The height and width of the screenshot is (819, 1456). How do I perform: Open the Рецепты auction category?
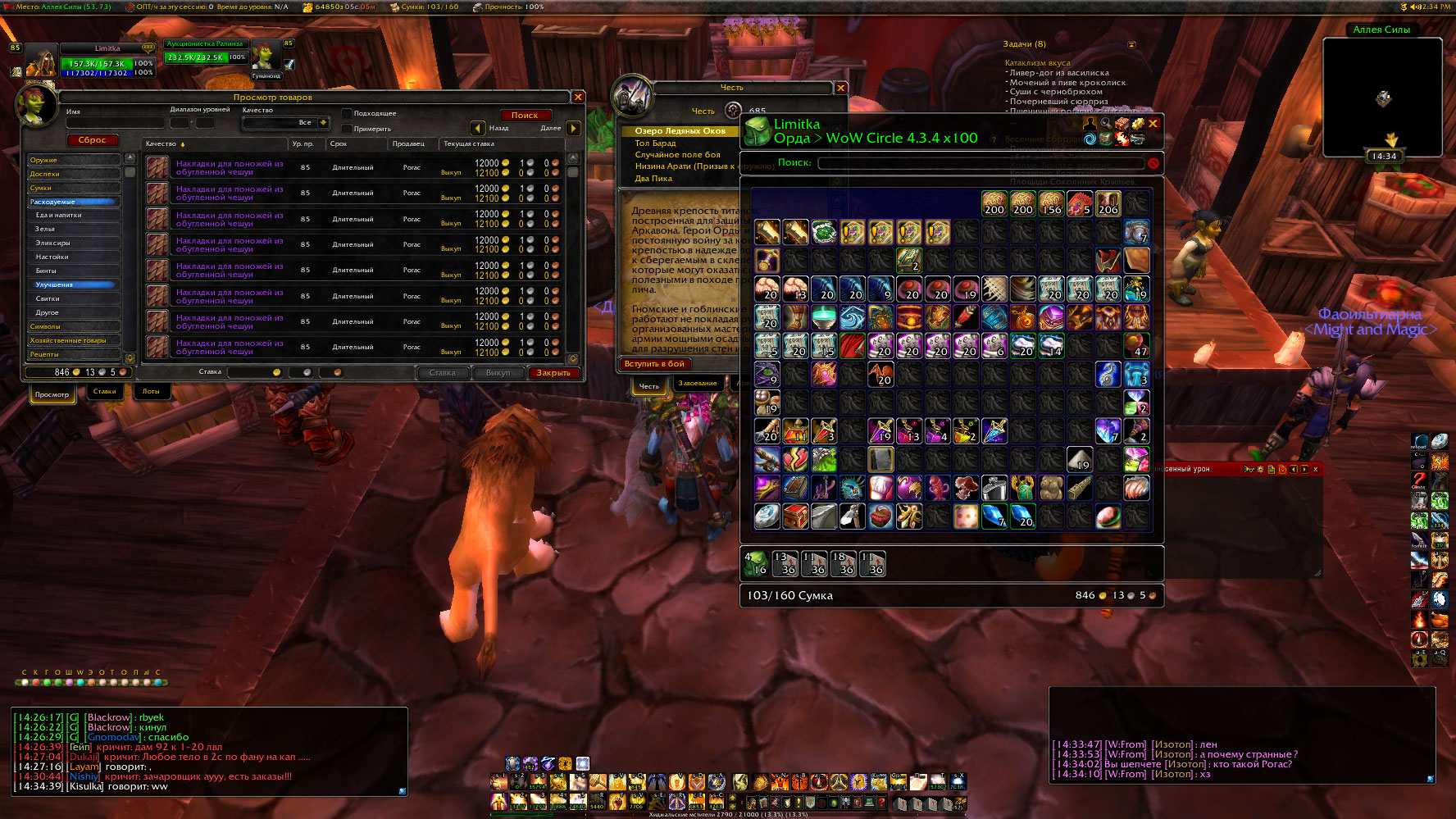pyautogui.click(x=73, y=354)
